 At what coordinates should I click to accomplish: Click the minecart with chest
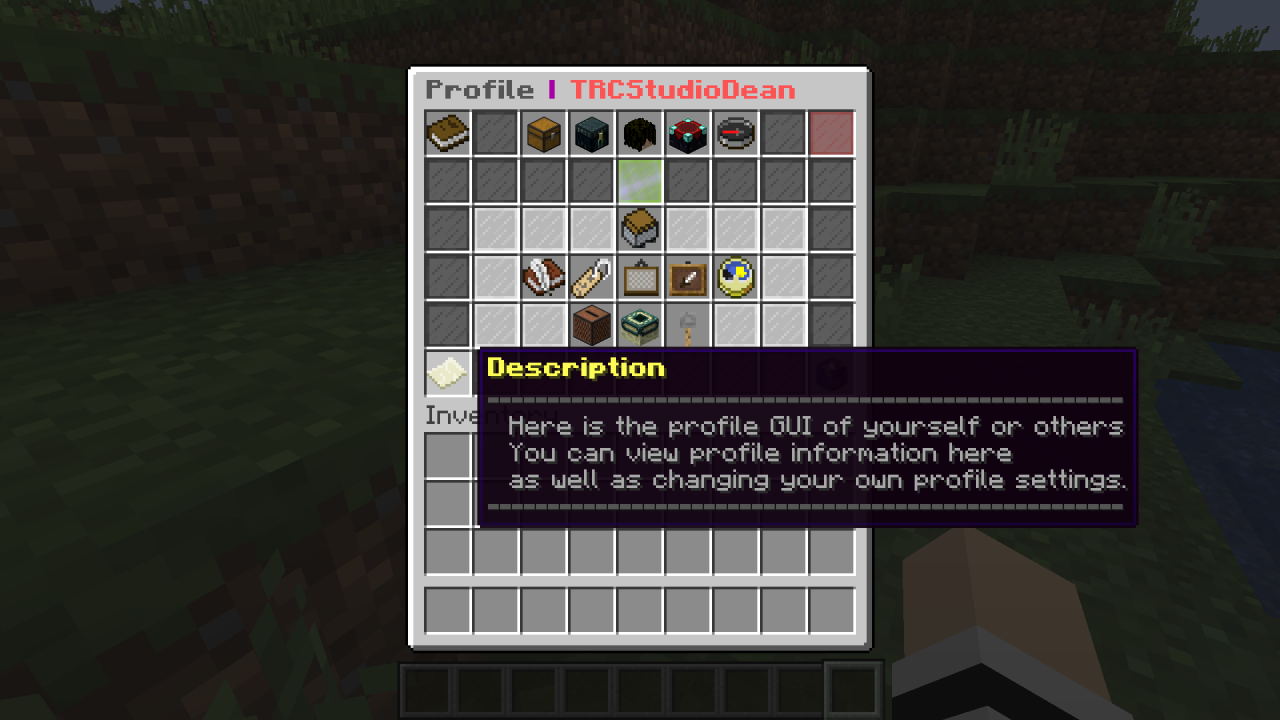pos(639,229)
